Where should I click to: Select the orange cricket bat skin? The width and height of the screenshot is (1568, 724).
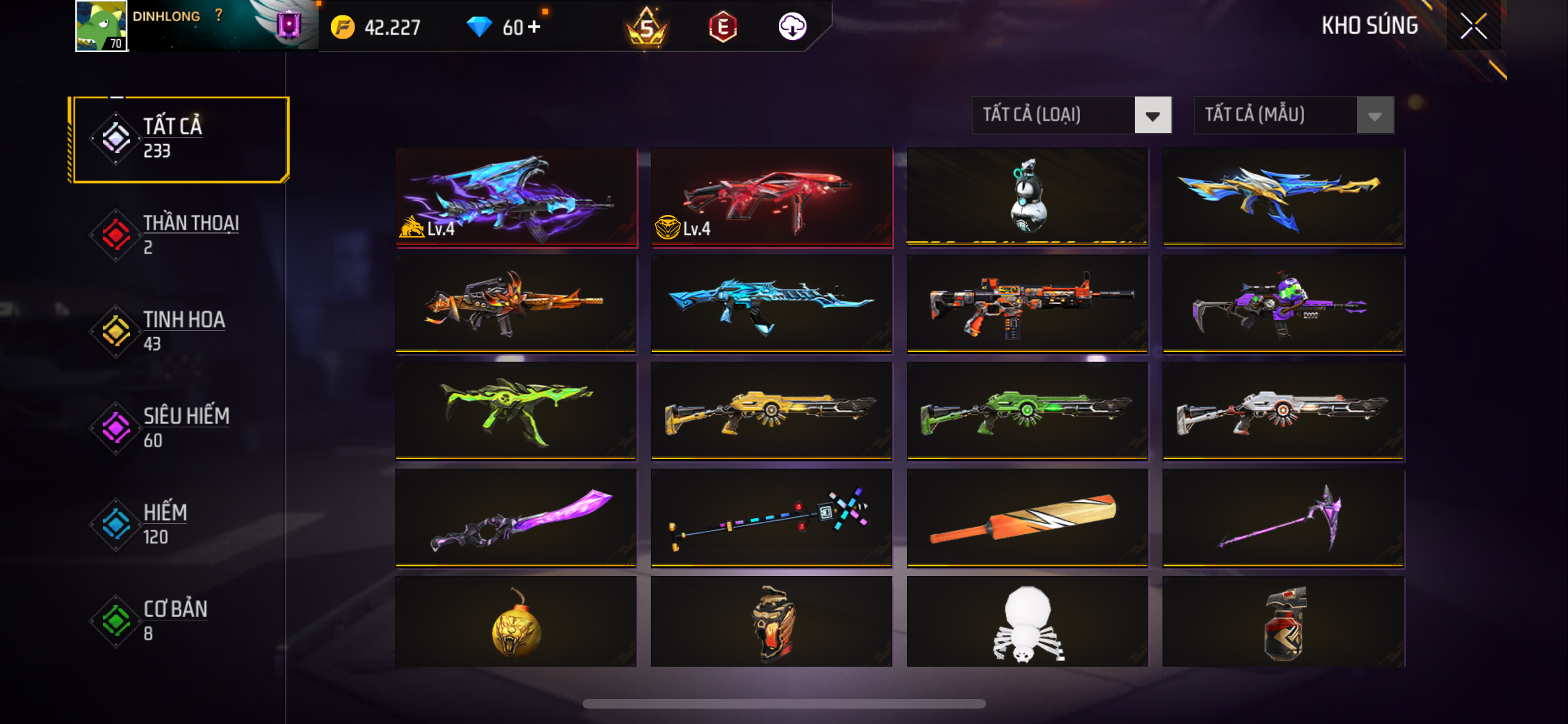[1027, 518]
